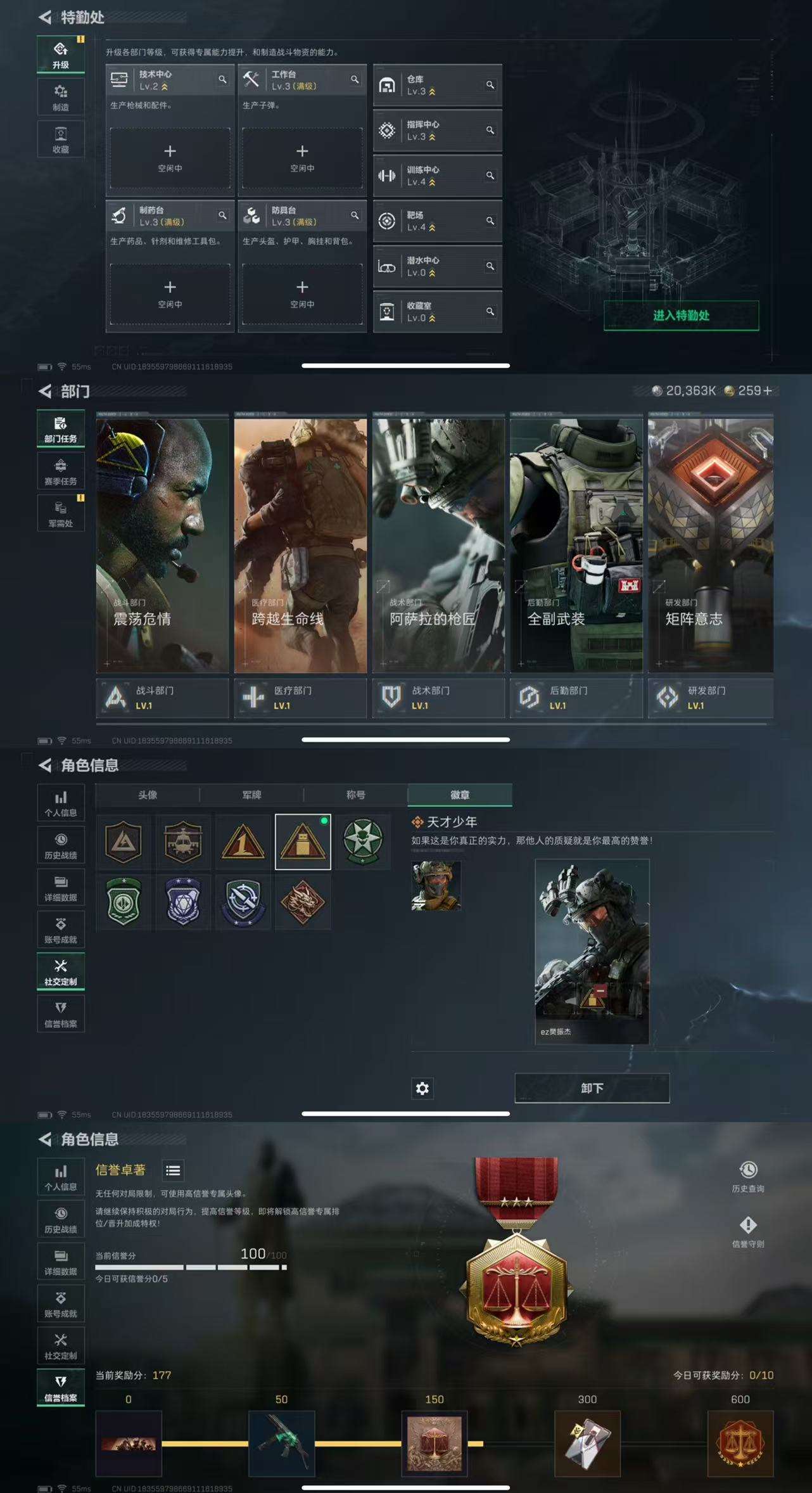Screen dimensions: 812x1493
Task: Open the 制造 panel in the sidebar
Action: (60, 96)
